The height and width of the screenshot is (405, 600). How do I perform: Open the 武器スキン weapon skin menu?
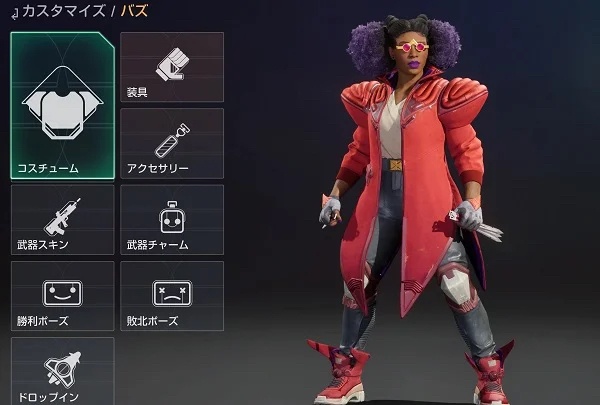pyautogui.click(x=62, y=218)
